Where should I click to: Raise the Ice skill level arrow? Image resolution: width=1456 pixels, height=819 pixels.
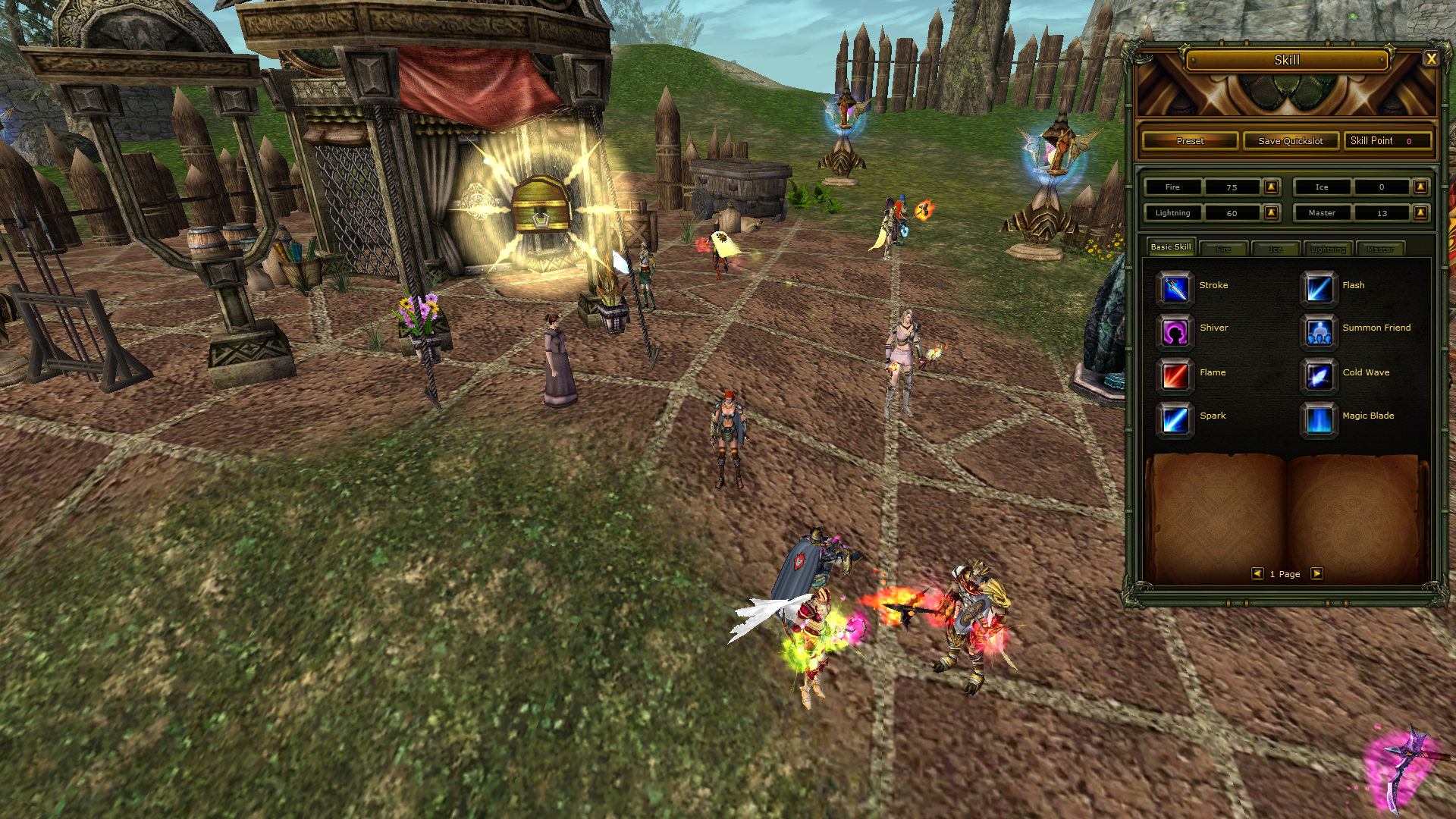pos(1420,187)
